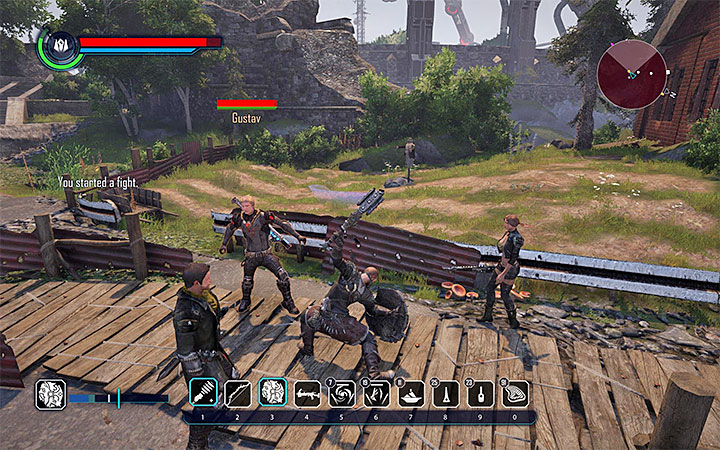Use the cone-shaped item in slot 8

coord(446,392)
